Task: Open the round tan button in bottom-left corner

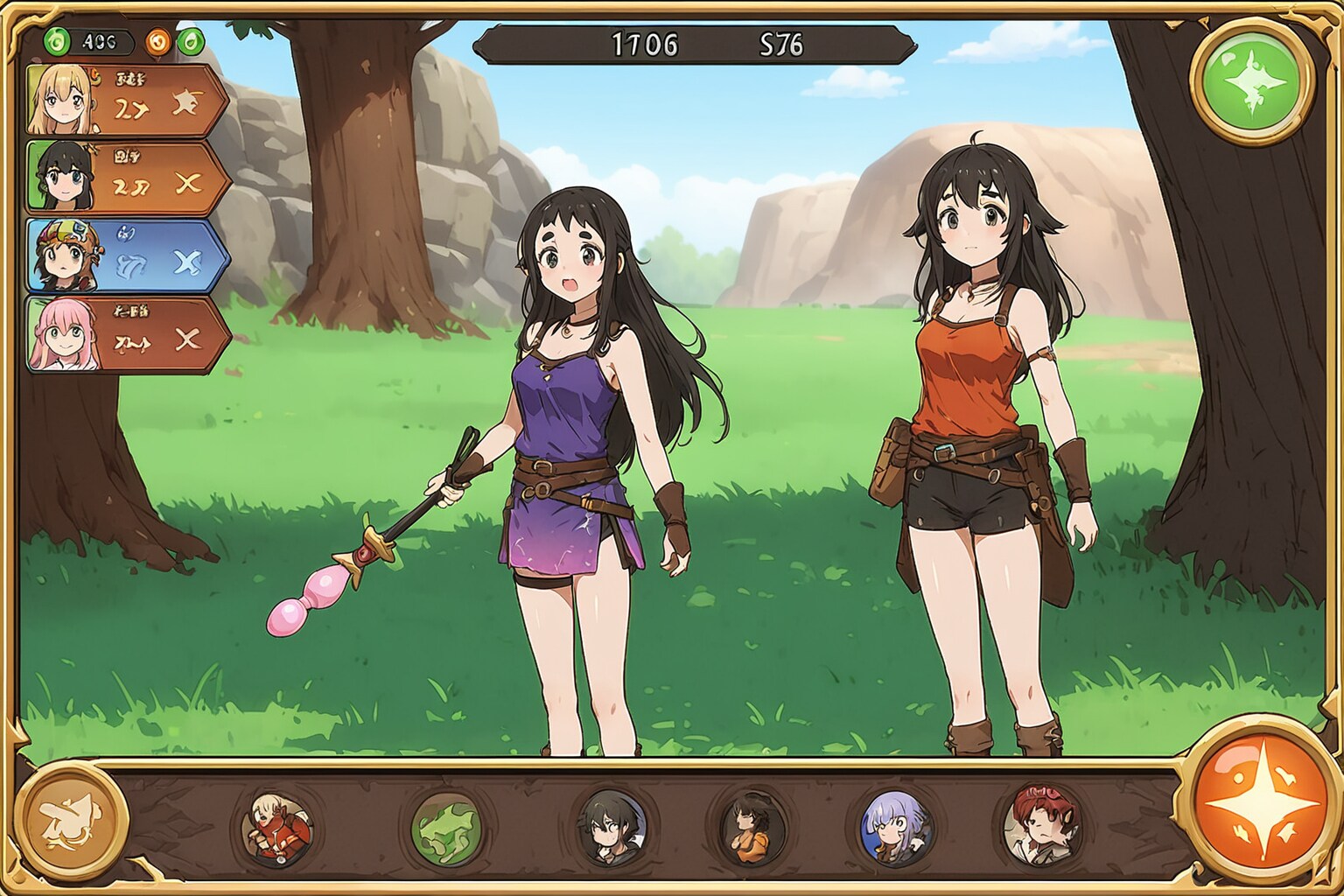Action: click(72, 821)
